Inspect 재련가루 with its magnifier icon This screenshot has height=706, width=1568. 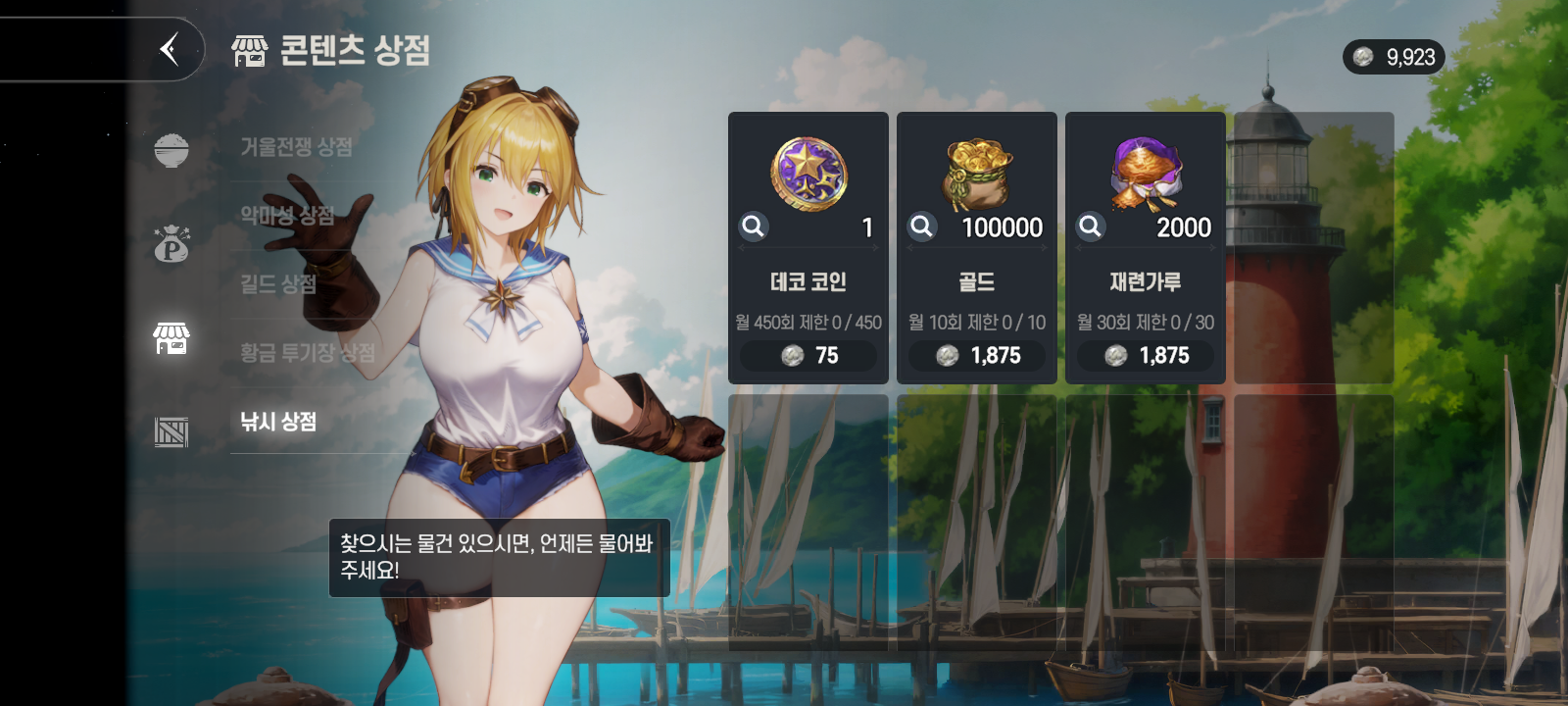click(1091, 227)
